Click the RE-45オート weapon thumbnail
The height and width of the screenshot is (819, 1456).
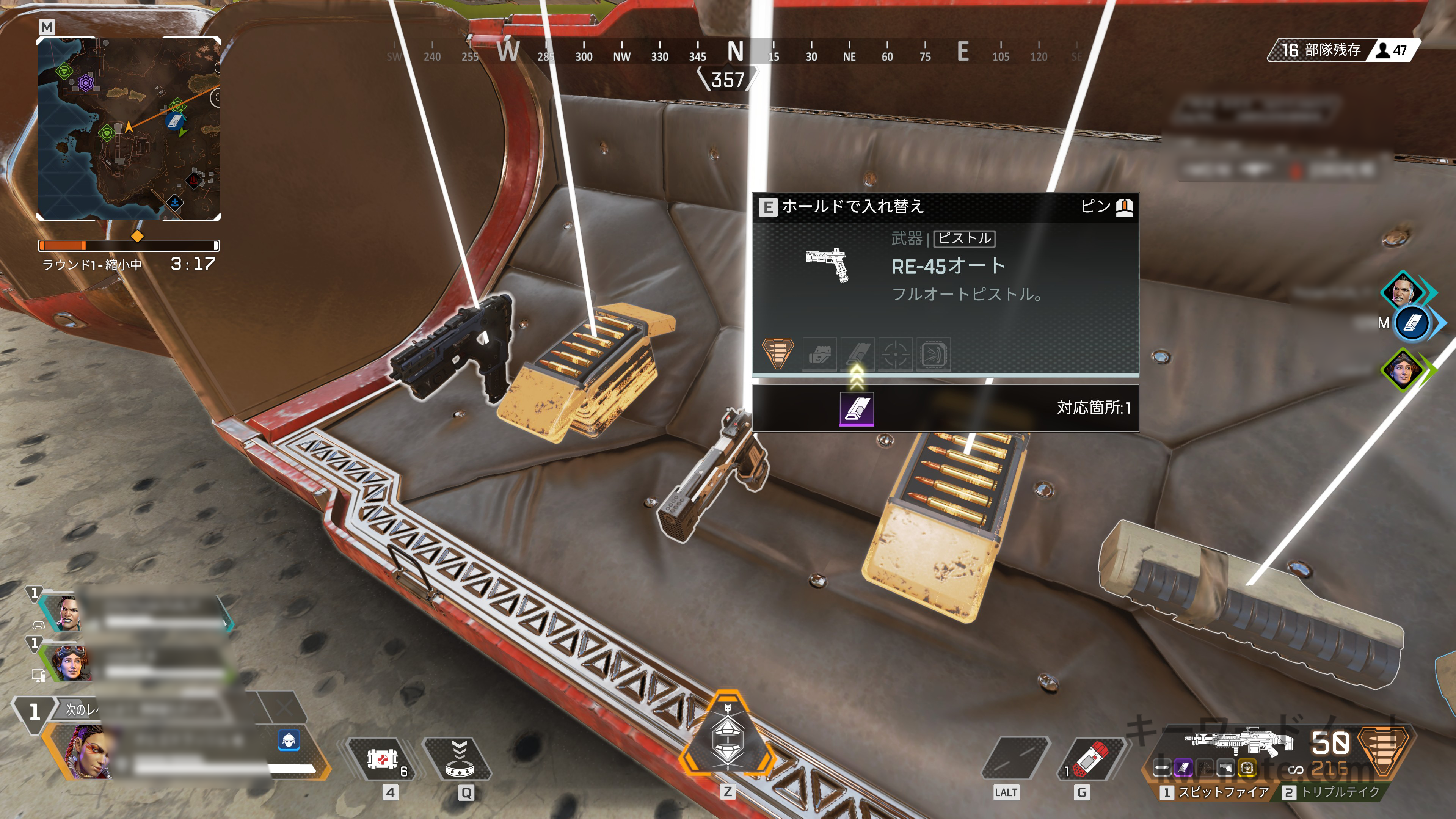coord(827,265)
